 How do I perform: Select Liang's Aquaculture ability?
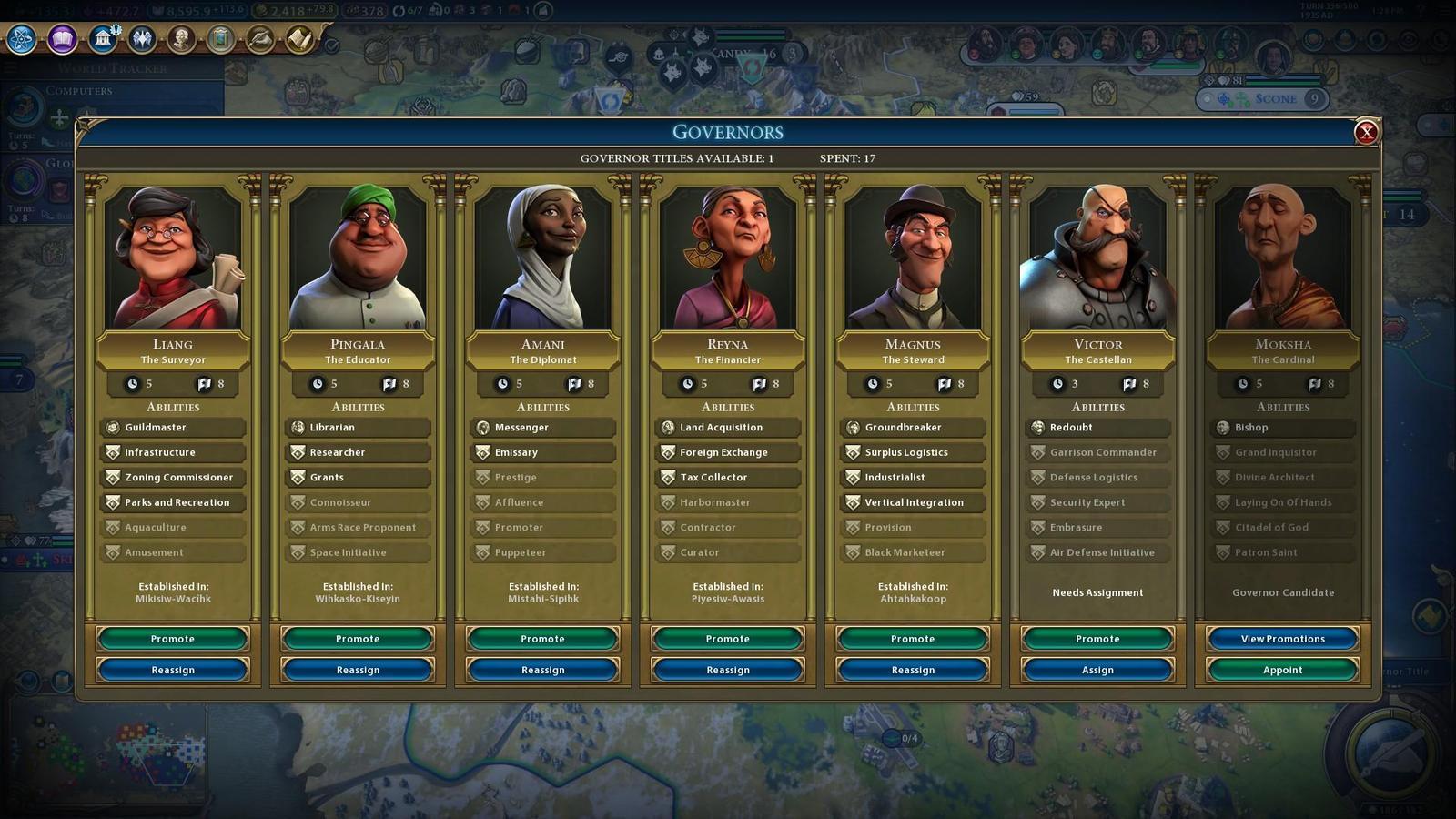click(x=173, y=528)
